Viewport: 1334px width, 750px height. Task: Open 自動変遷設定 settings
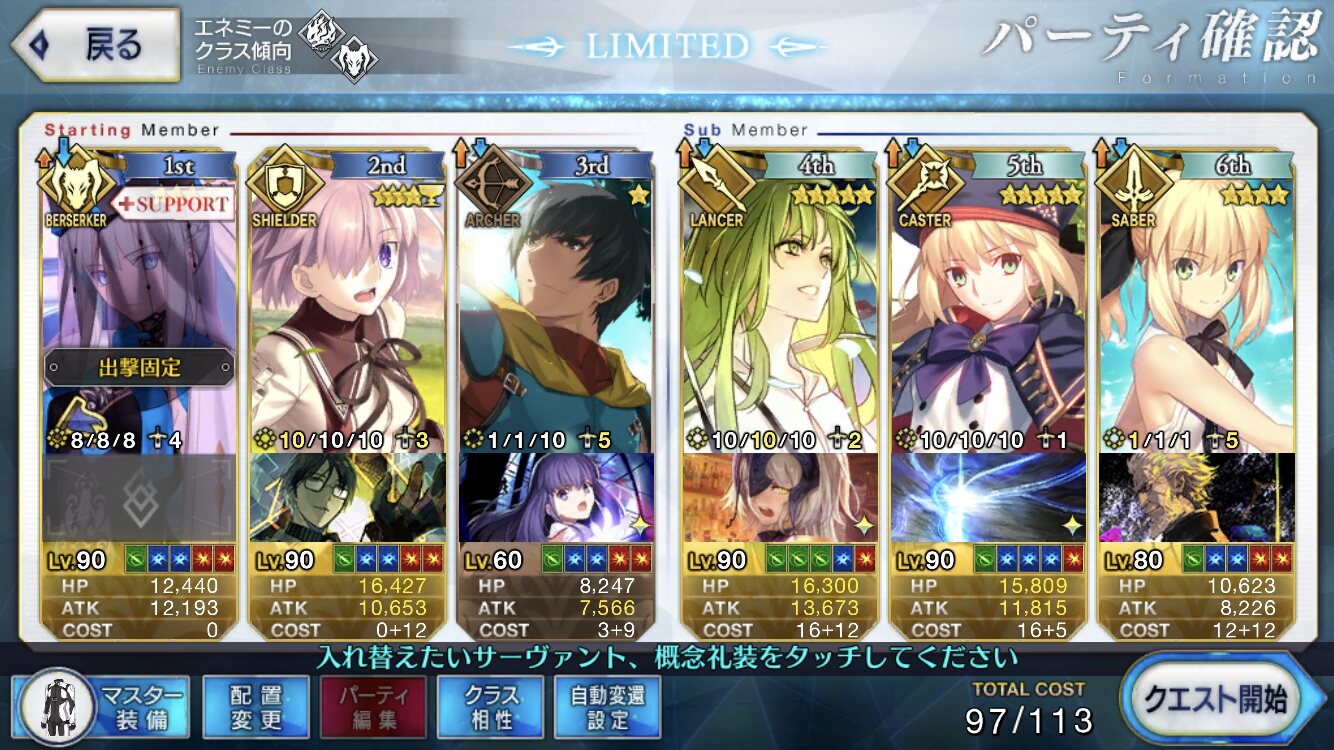608,706
